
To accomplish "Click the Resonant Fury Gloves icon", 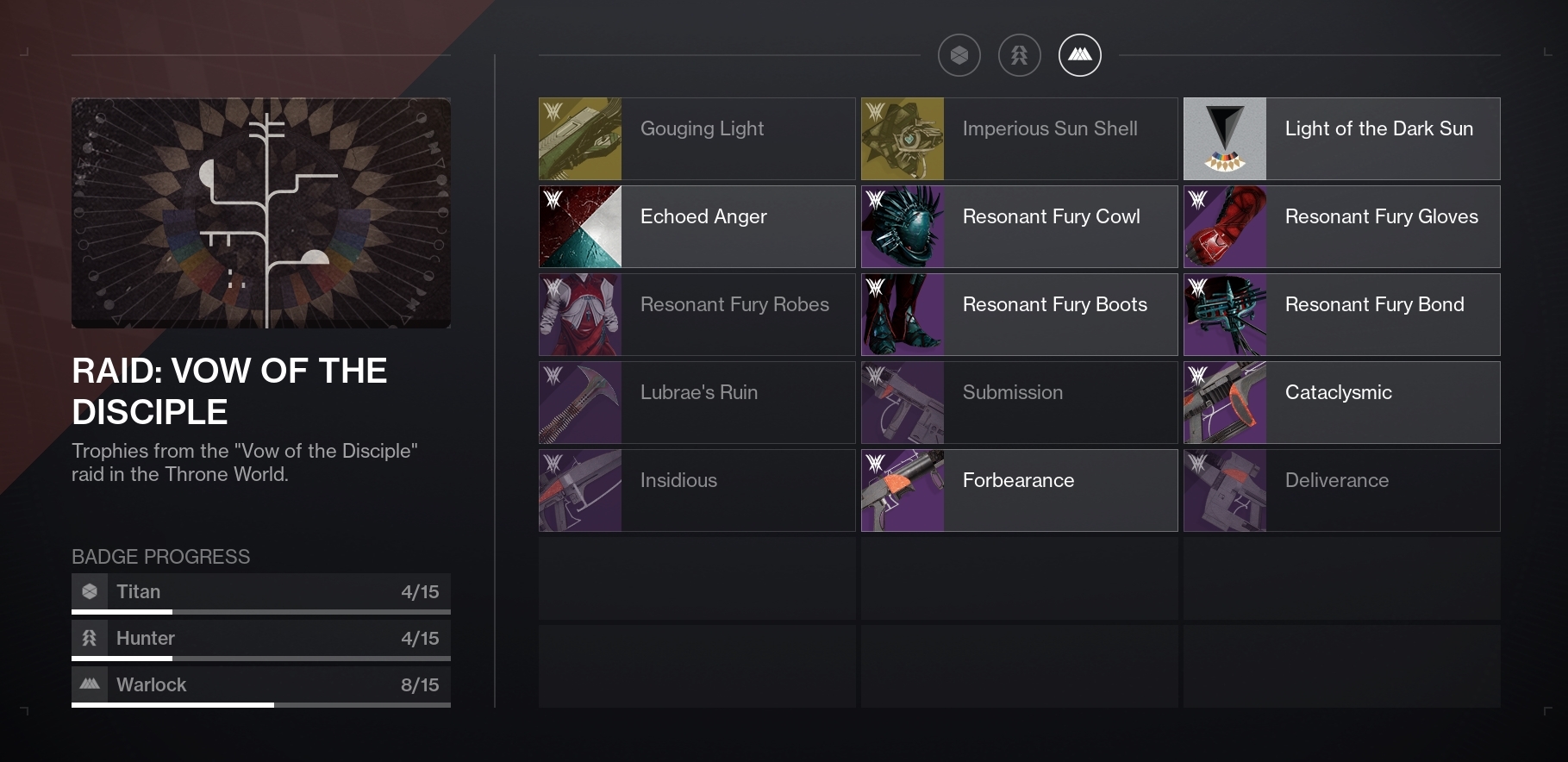I will (x=1225, y=226).
